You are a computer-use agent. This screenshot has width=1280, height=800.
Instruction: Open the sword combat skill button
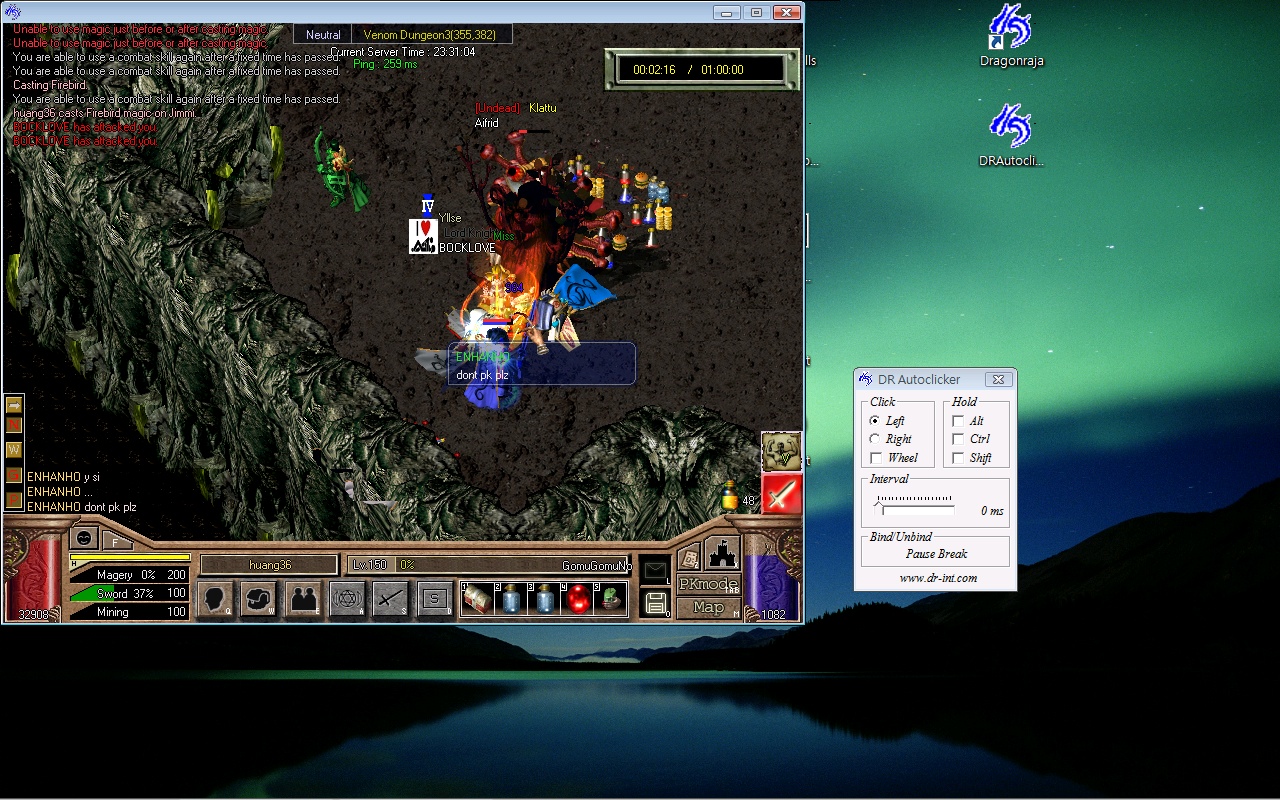point(390,599)
